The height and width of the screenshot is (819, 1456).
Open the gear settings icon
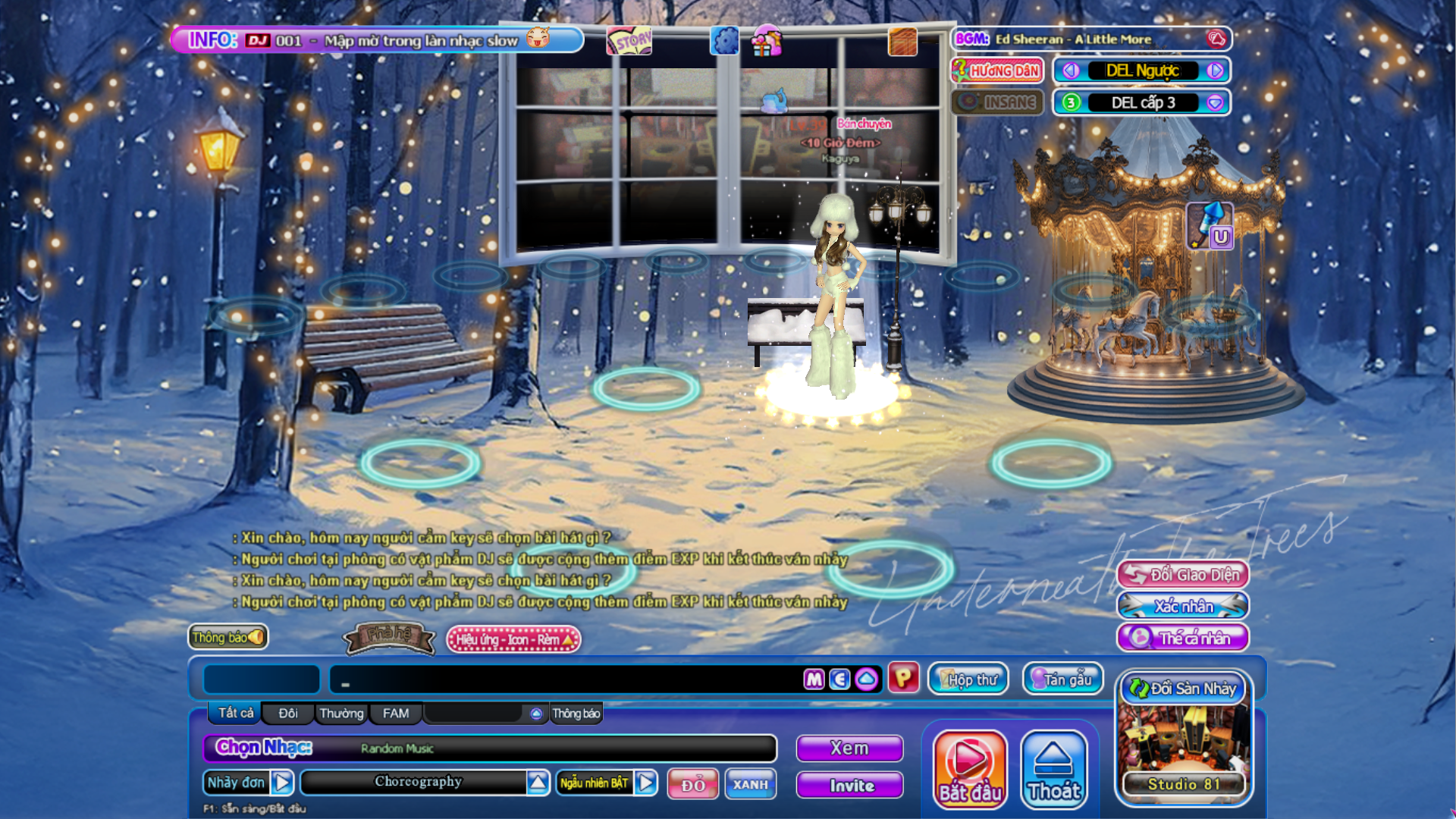pyautogui.click(x=724, y=40)
